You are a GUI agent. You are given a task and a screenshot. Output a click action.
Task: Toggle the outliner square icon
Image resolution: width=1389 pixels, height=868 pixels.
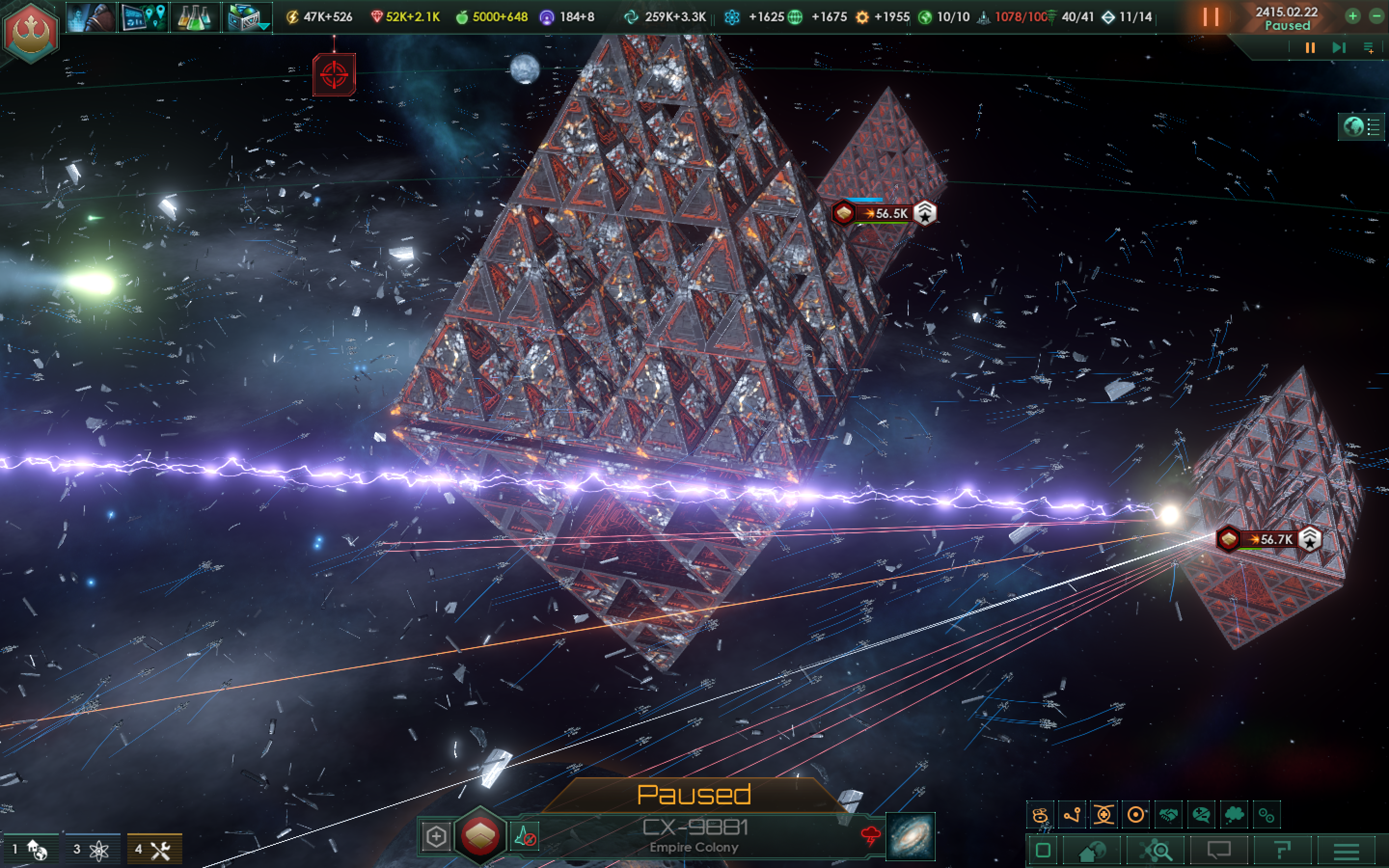point(1043,850)
